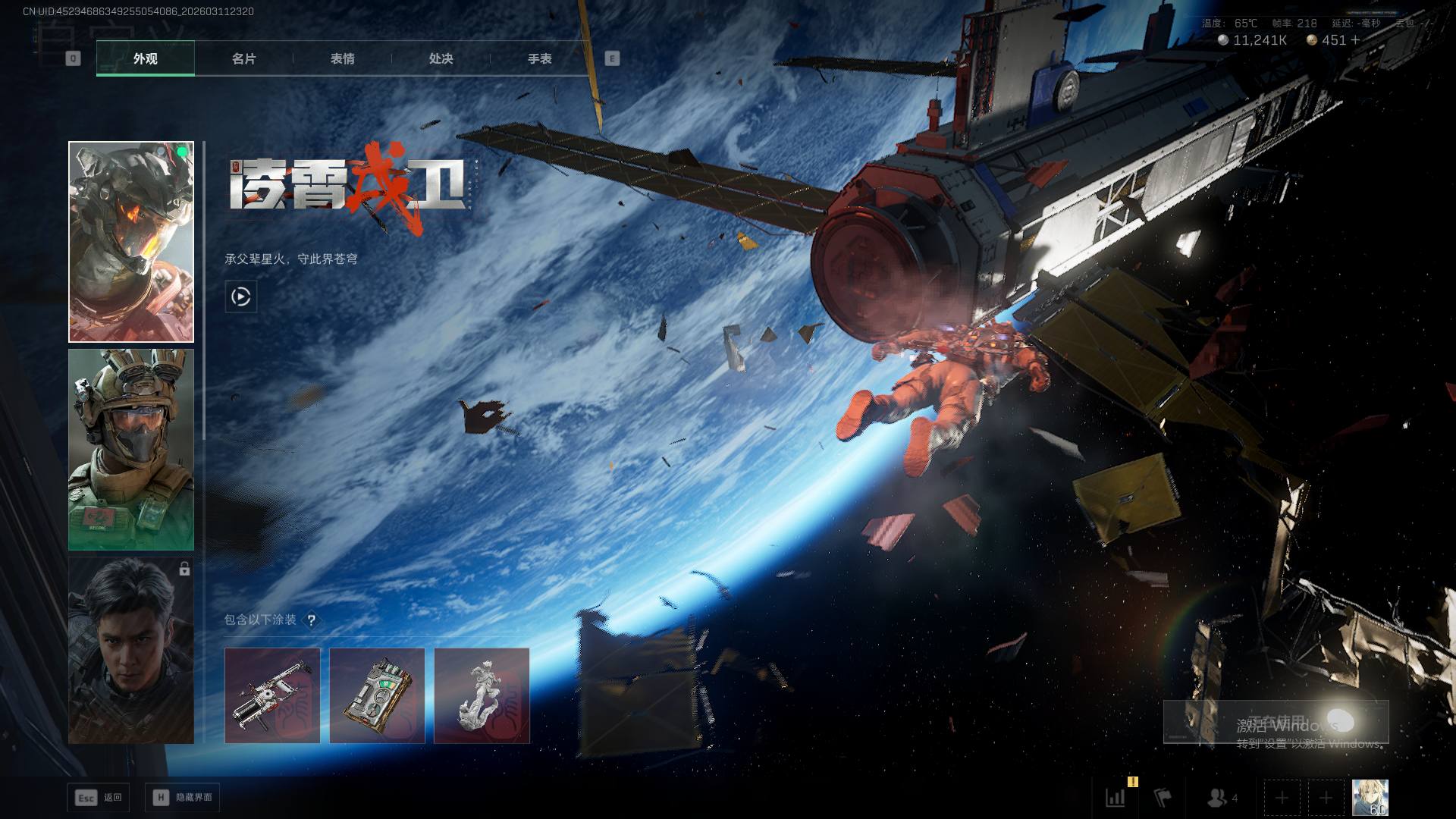Viewport: 1456px width, 819px height.
Task: Inspect the ammo case item thumbnail
Action: pos(377,695)
